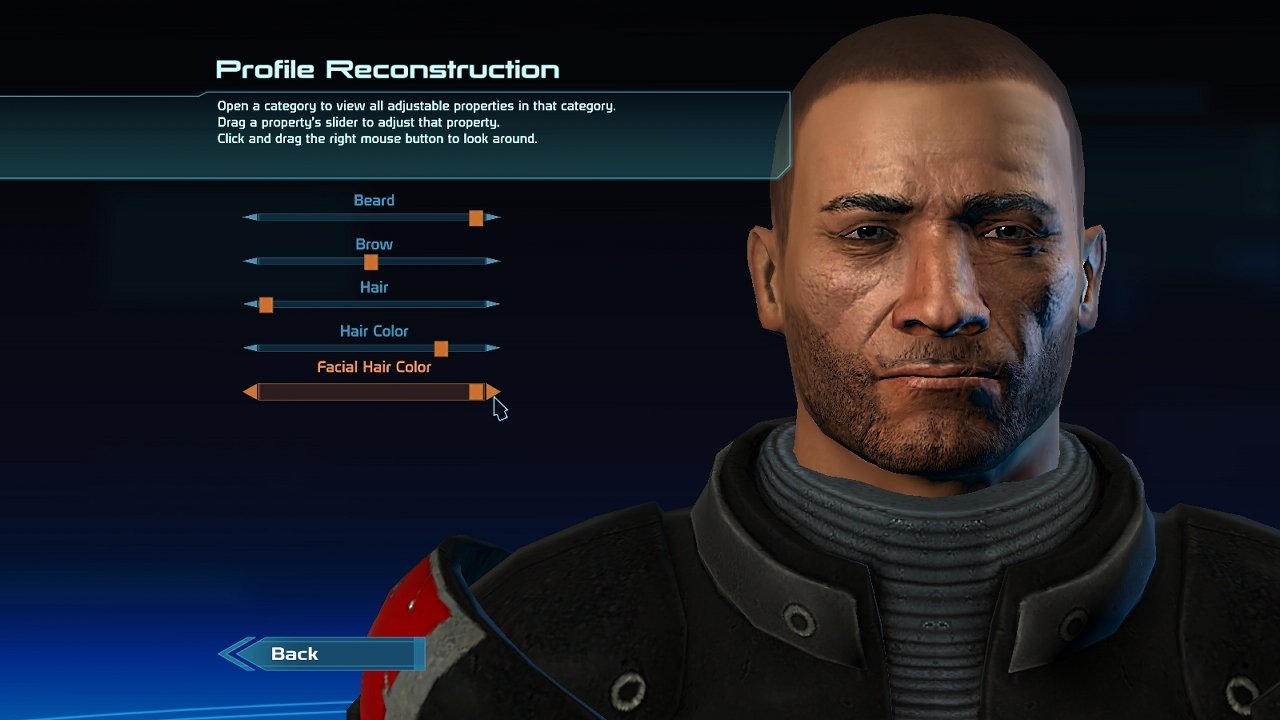The width and height of the screenshot is (1280, 720).
Task: Click the Facial Hair Color slider handle
Action: (x=476, y=392)
